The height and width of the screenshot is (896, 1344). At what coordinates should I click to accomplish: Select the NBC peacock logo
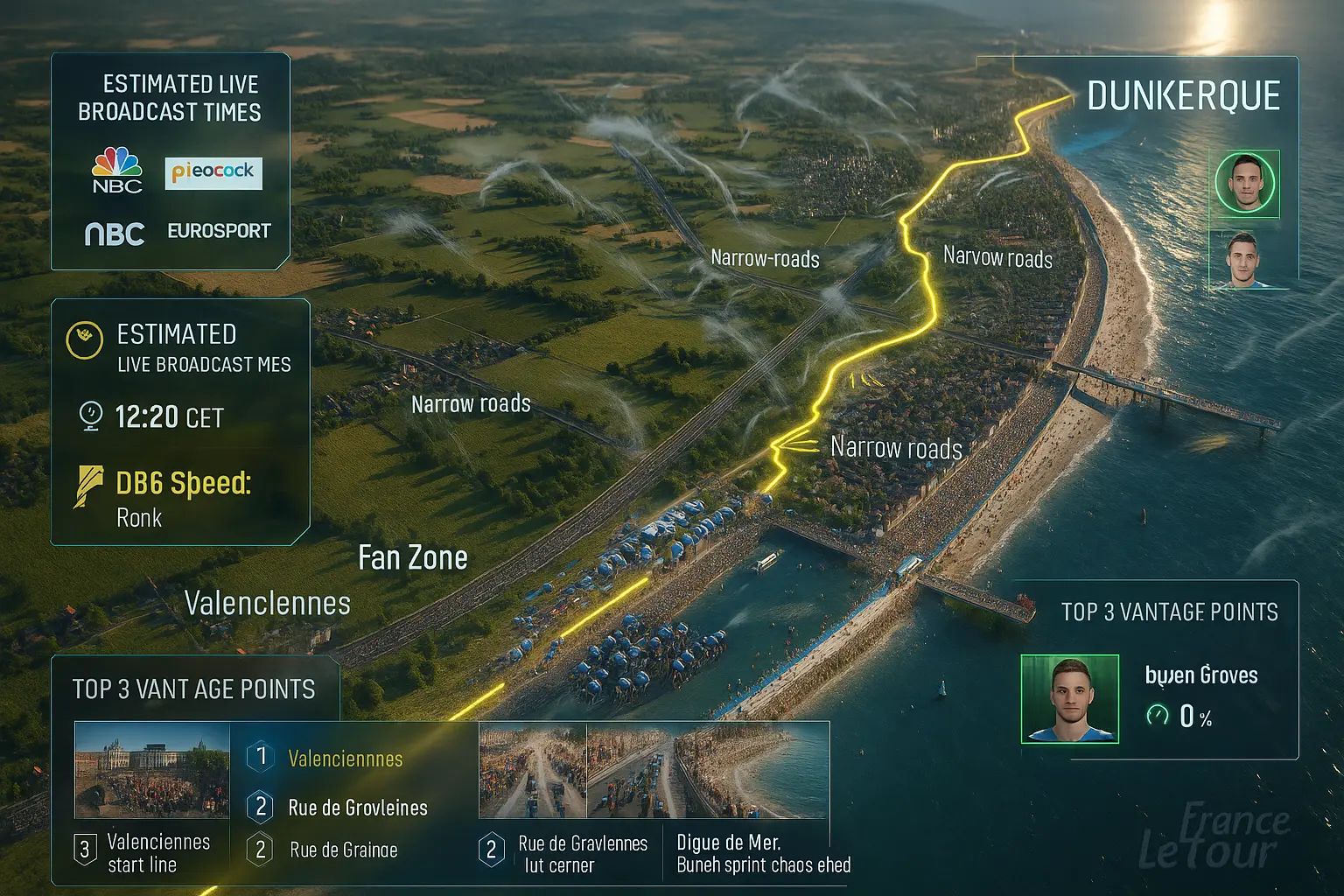coord(117,170)
